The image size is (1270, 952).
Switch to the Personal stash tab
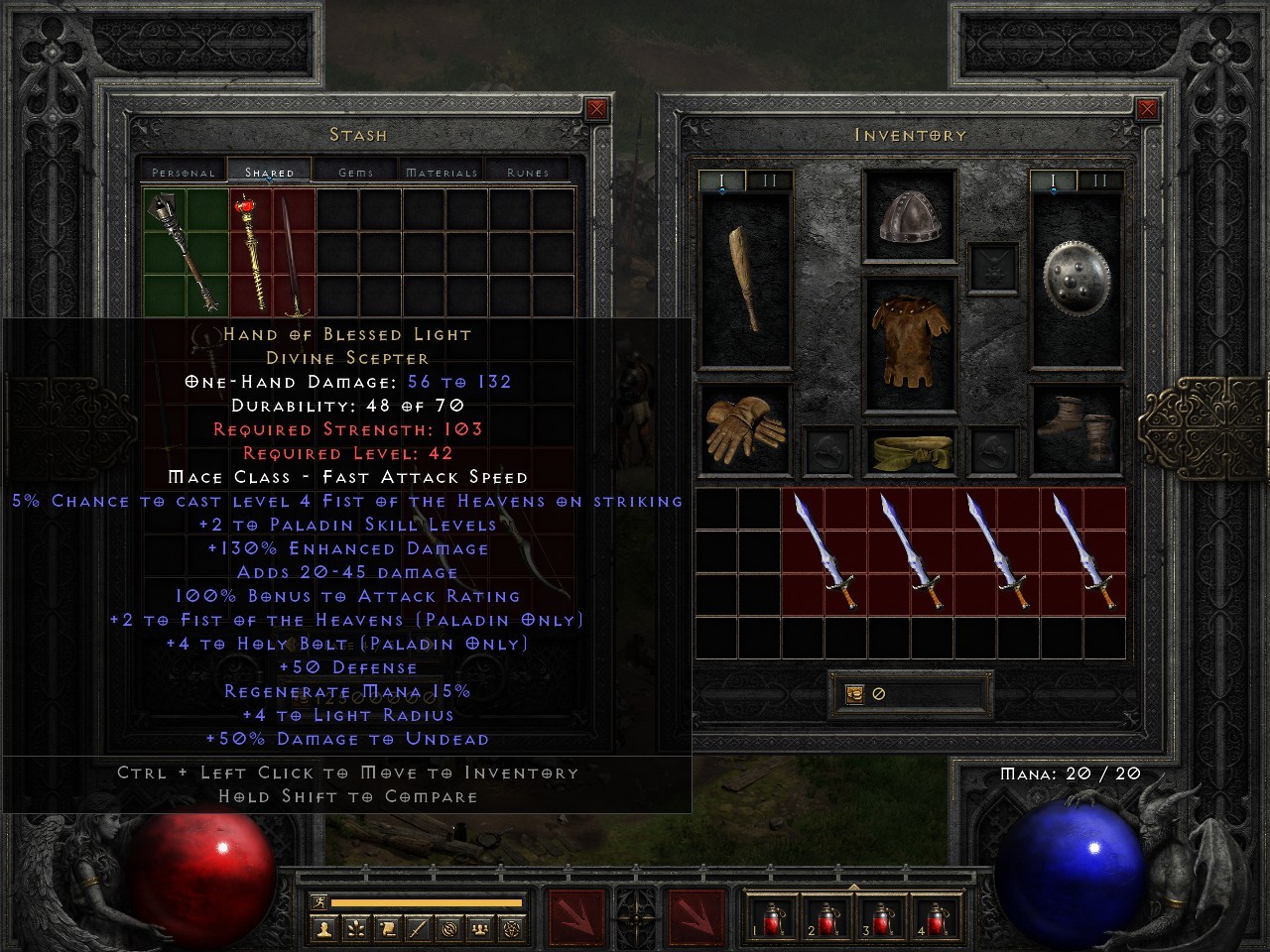[x=183, y=171]
